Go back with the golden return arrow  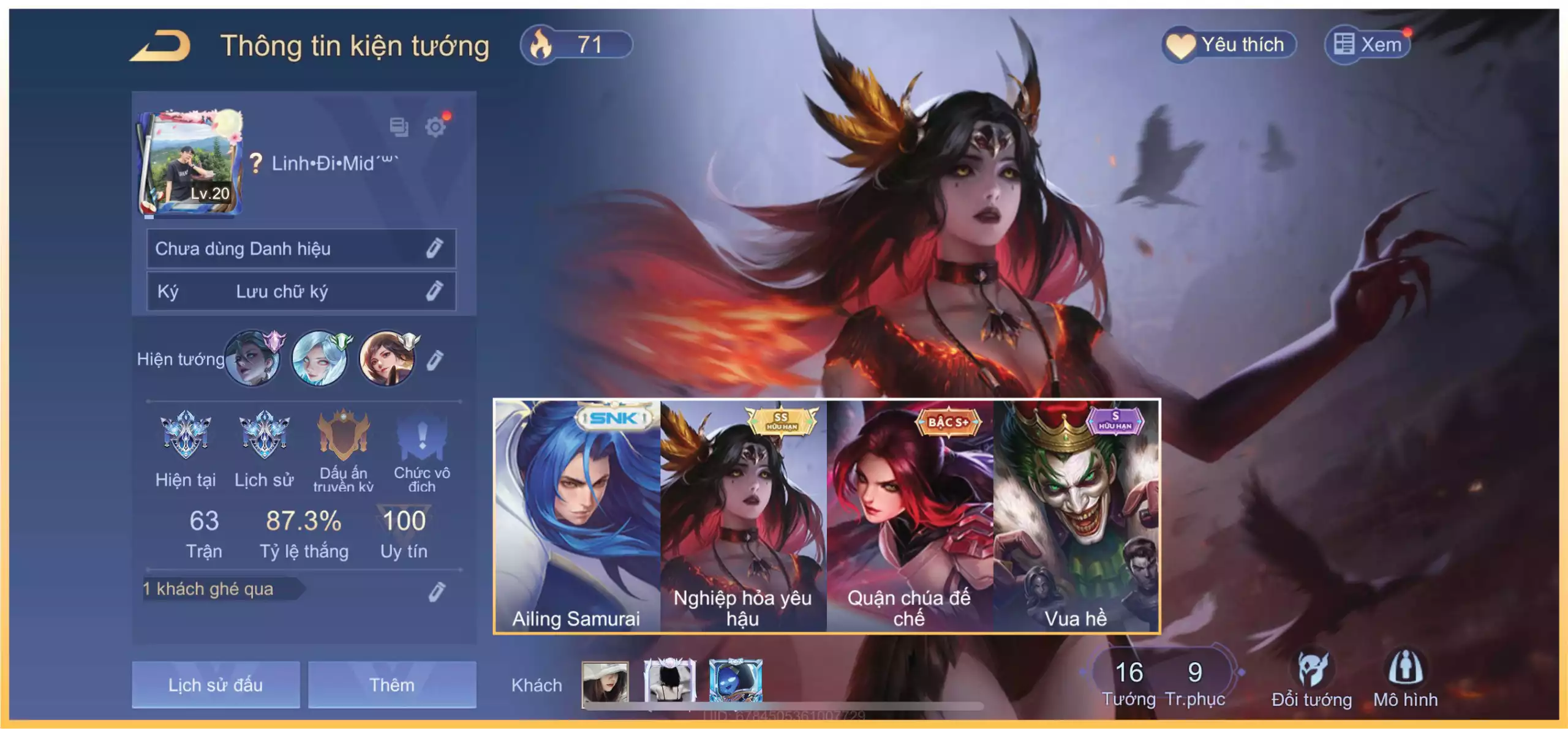click(x=161, y=47)
